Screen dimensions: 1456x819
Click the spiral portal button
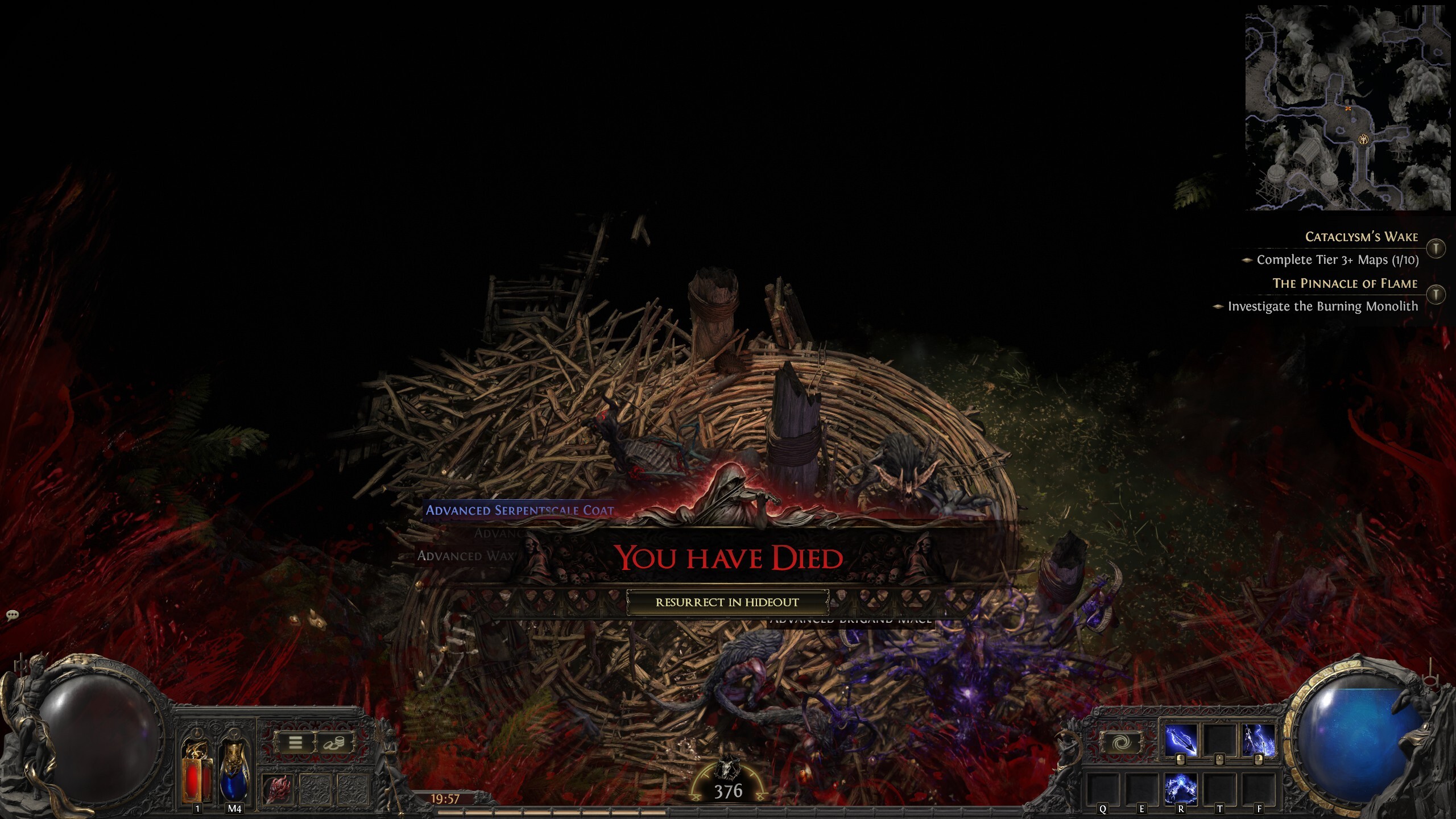[x=1118, y=743]
